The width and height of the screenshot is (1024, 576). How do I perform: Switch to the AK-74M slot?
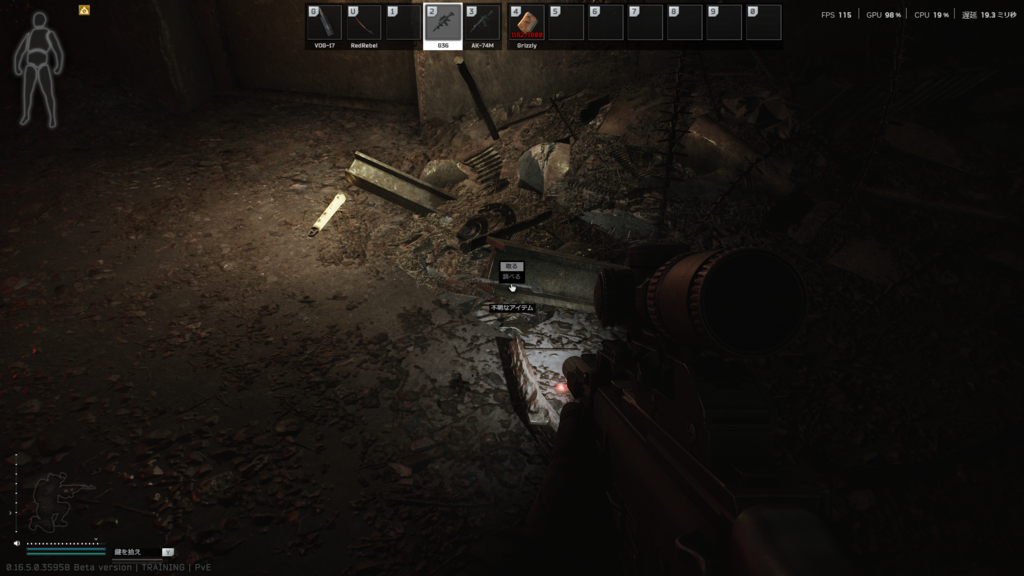[x=482, y=23]
